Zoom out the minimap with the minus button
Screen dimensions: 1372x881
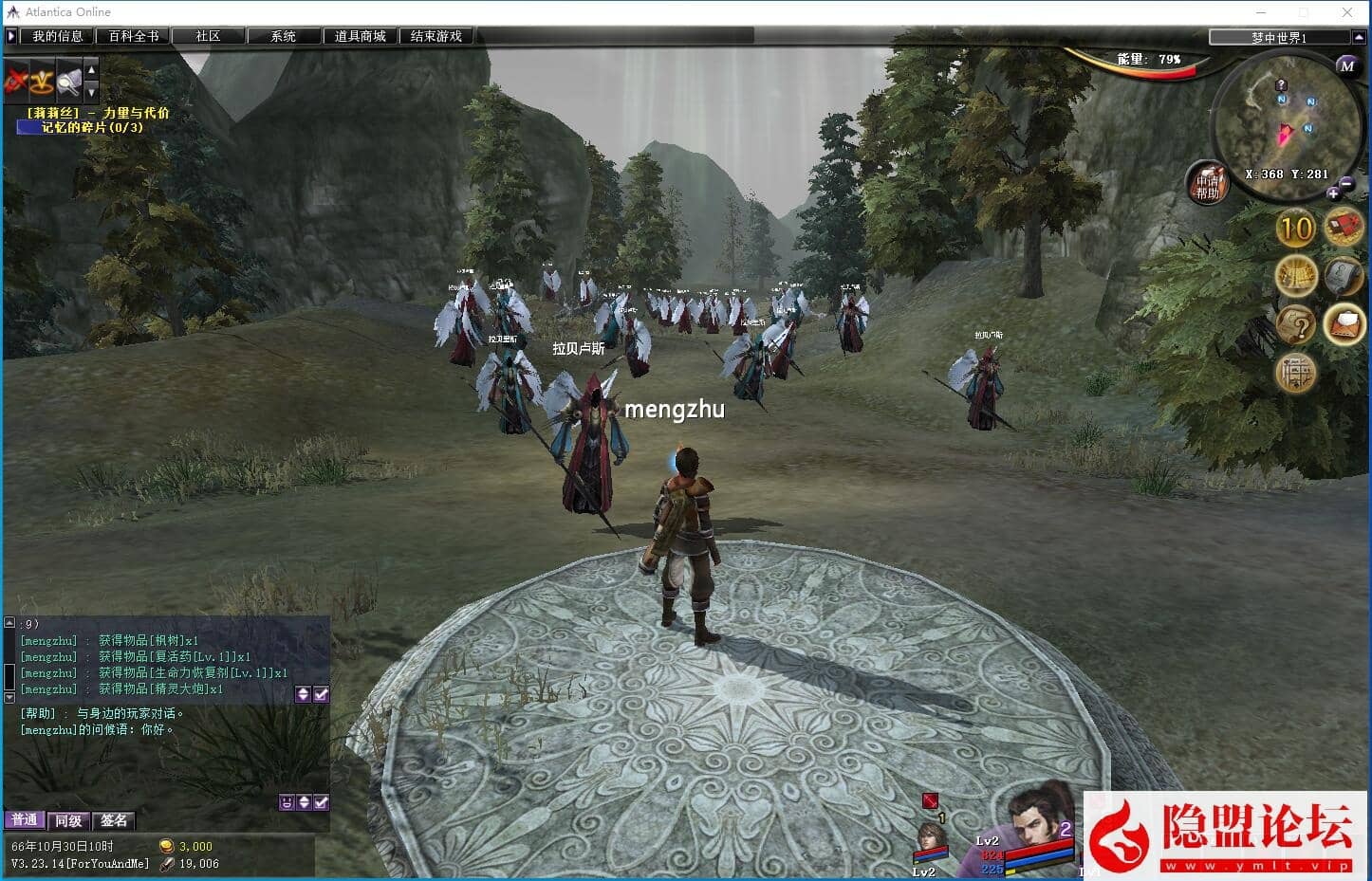[1347, 184]
